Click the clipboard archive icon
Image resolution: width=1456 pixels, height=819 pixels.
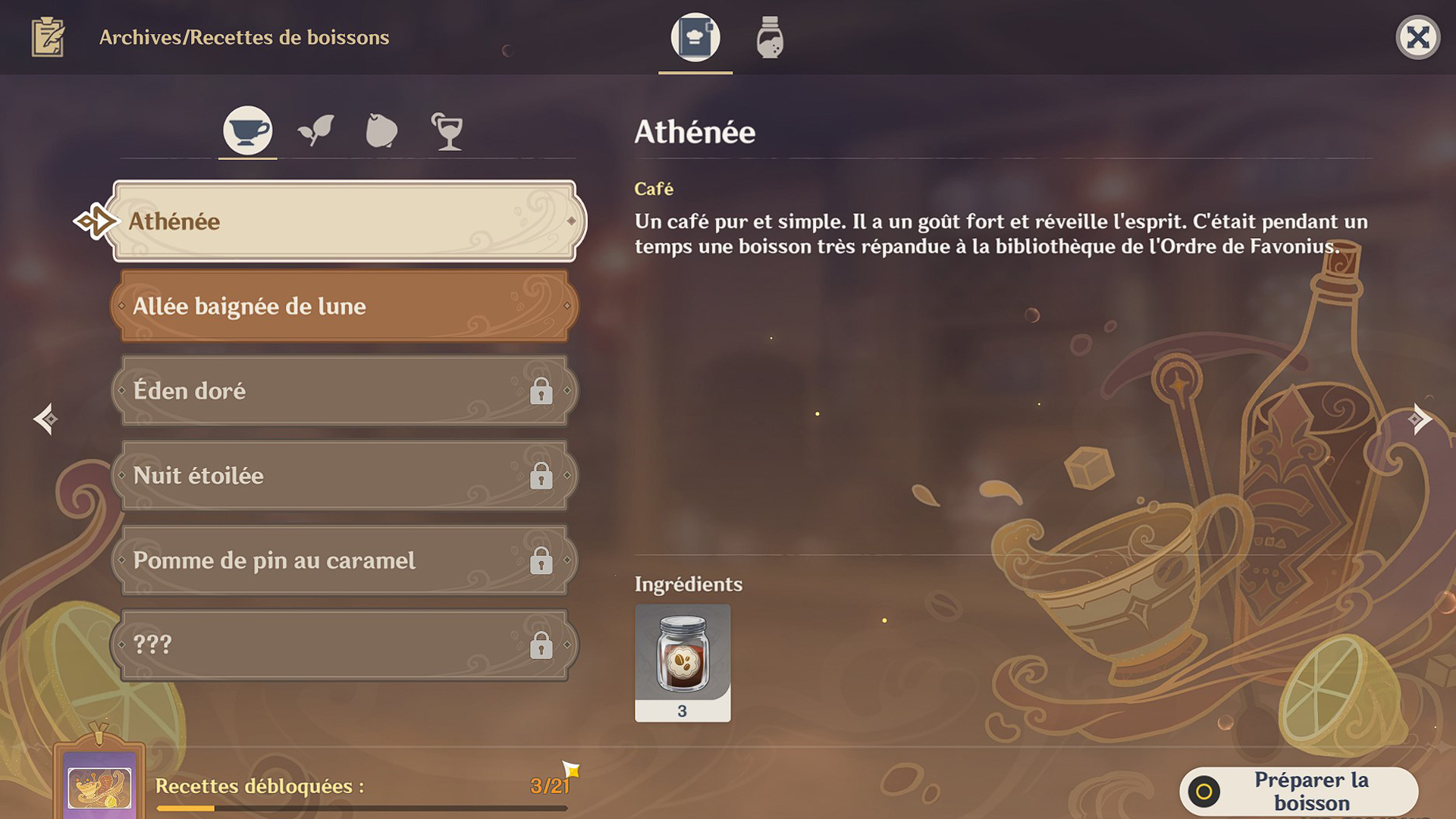(x=49, y=37)
